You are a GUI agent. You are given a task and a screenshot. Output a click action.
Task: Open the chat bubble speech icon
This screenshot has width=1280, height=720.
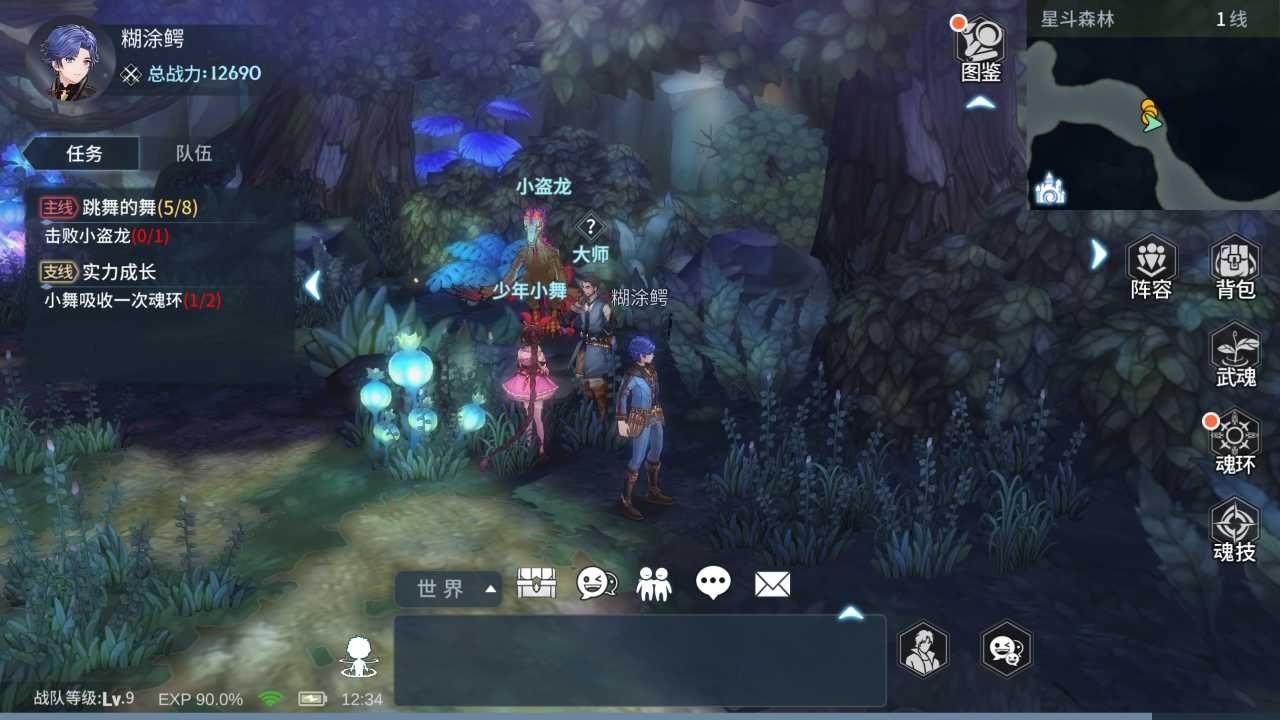click(714, 583)
